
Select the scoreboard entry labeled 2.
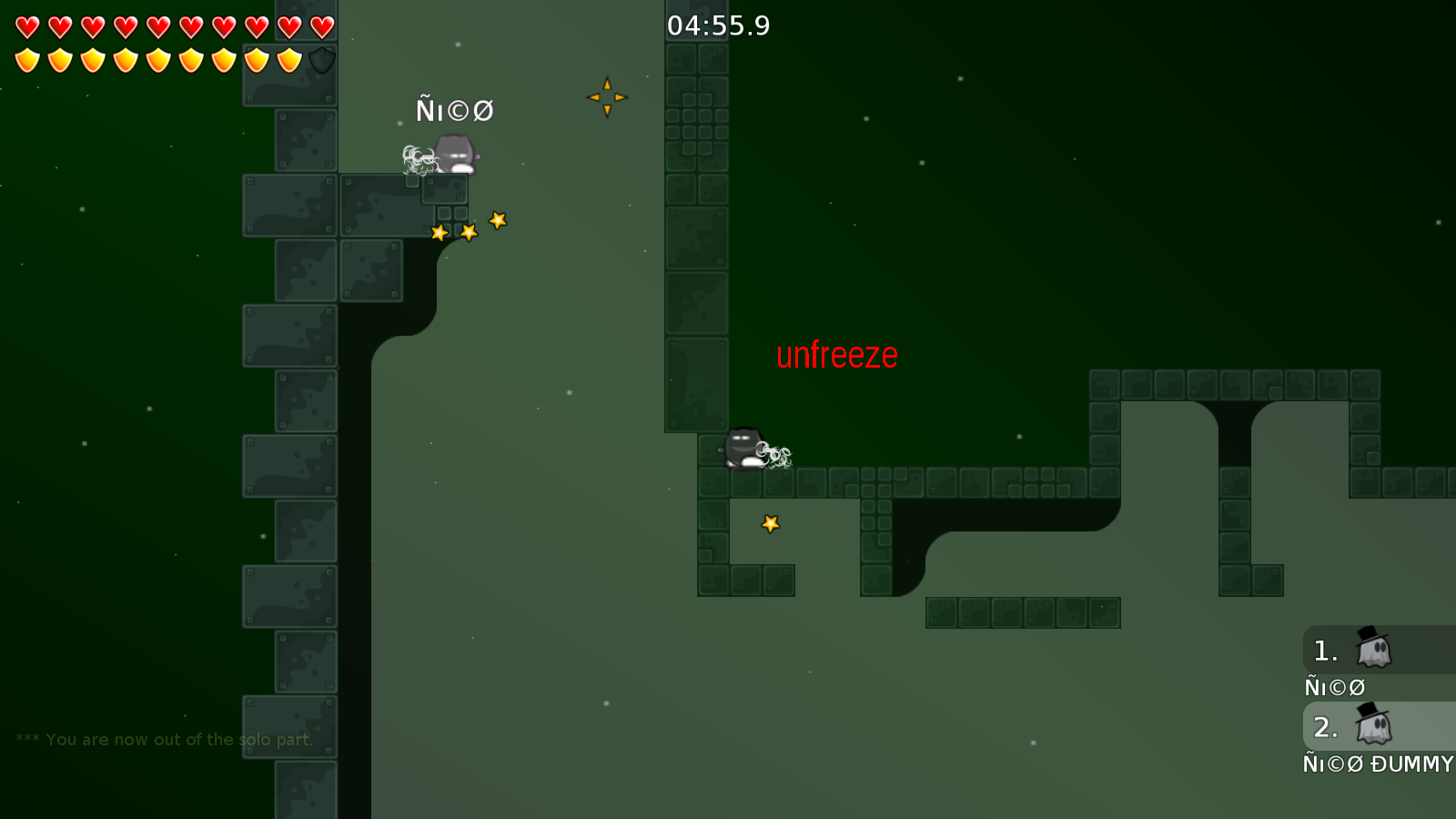pyautogui.click(x=1325, y=727)
